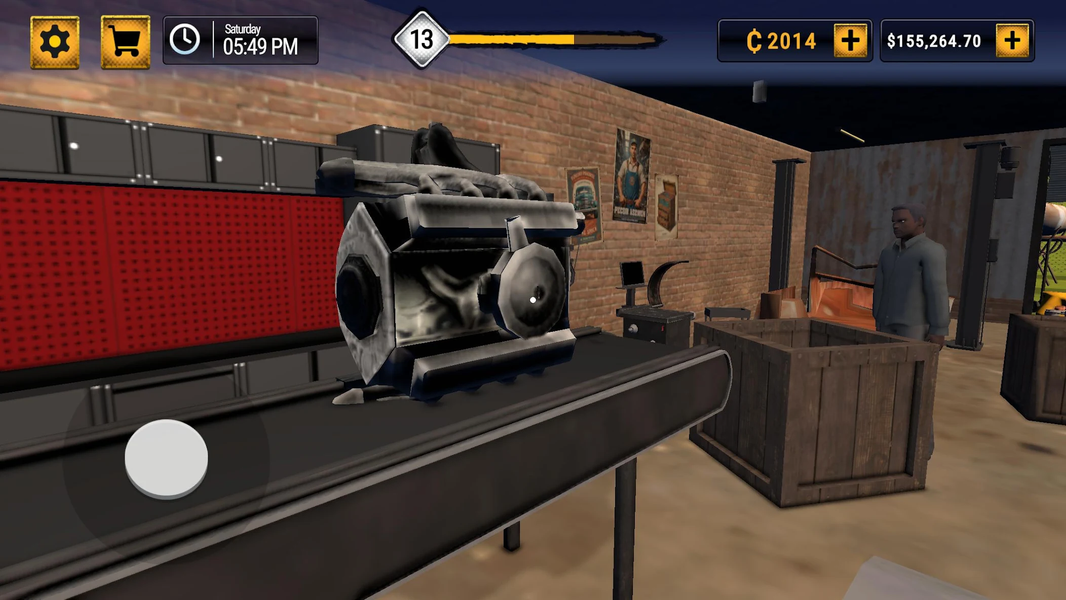Image resolution: width=1066 pixels, height=600 pixels.
Task: Add more gold coins with plus button
Action: 850,41
